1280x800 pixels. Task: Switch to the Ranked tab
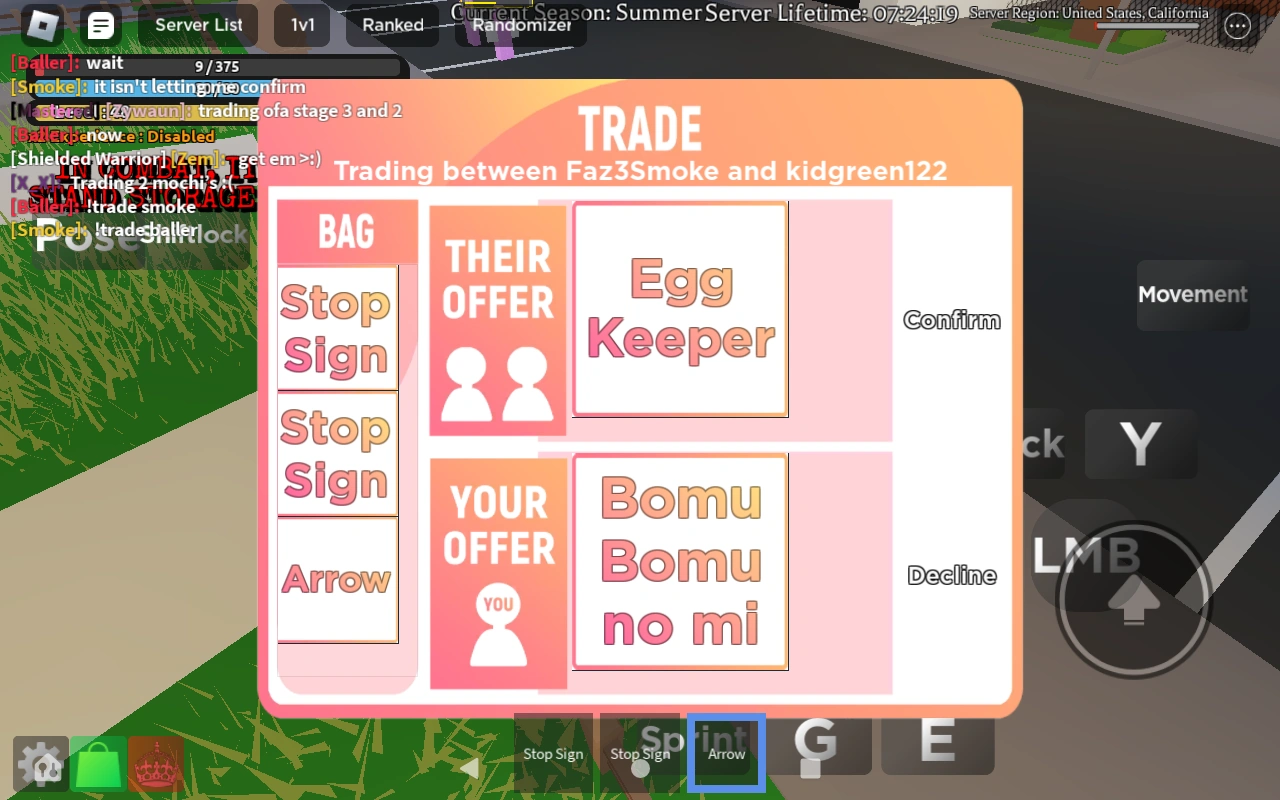point(392,25)
